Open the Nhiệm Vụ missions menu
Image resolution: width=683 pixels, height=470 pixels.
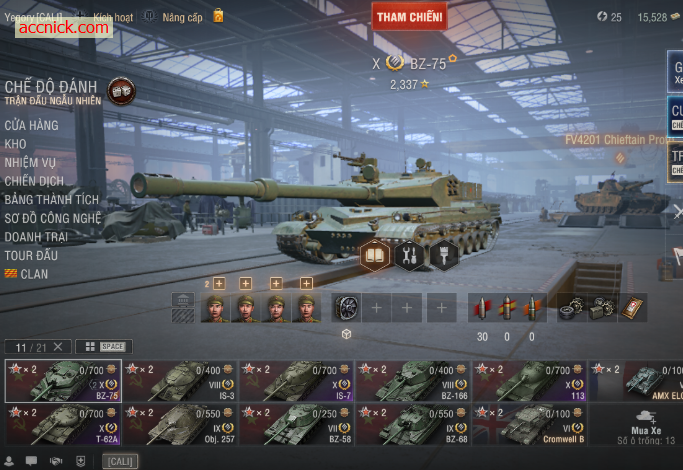coord(30,162)
